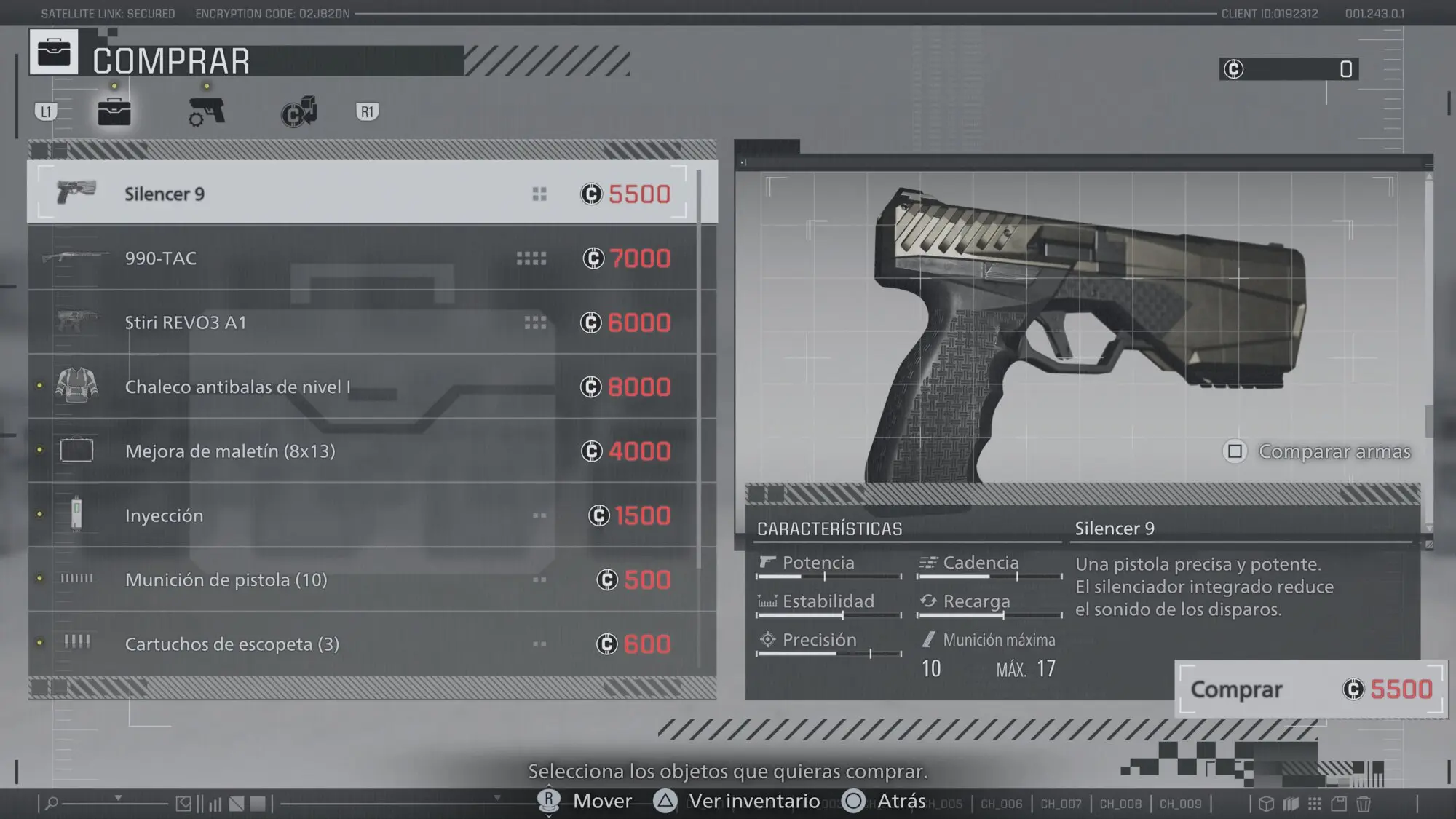Open the briefcase items shop tab
Screen dimensions: 1456x819
(x=114, y=112)
